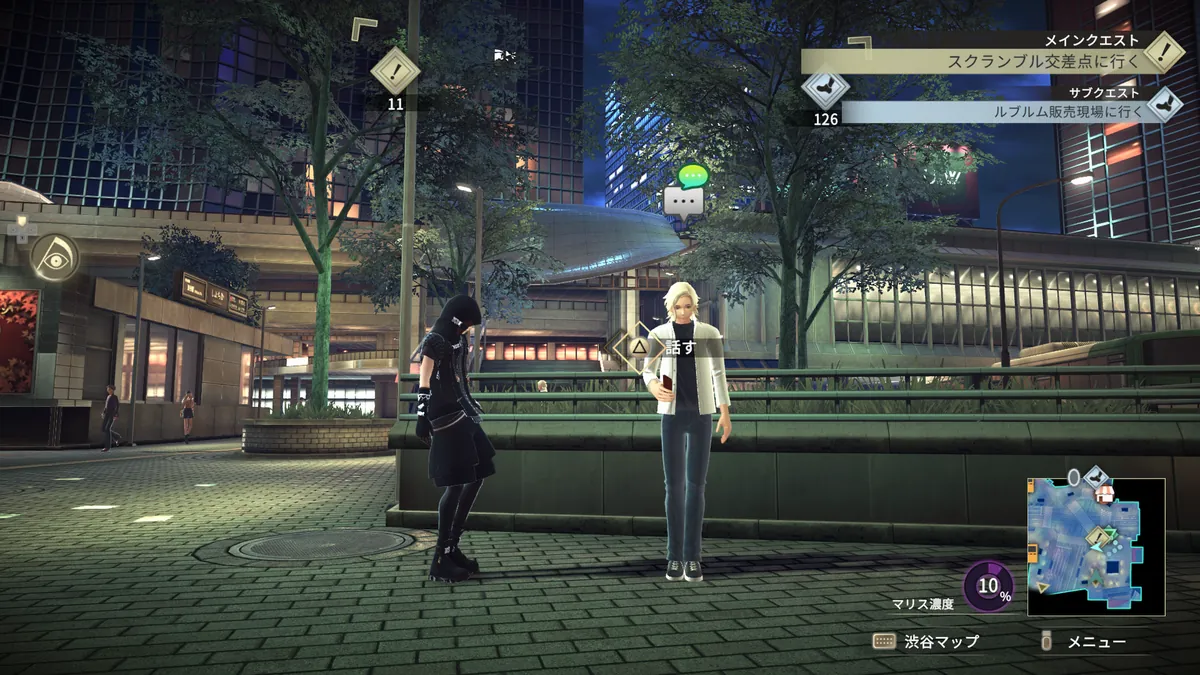Image resolution: width=1200 pixels, height=675 pixels.
Task: Click the footprint sub-quest waypoint marker
Action: coord(825,88)
